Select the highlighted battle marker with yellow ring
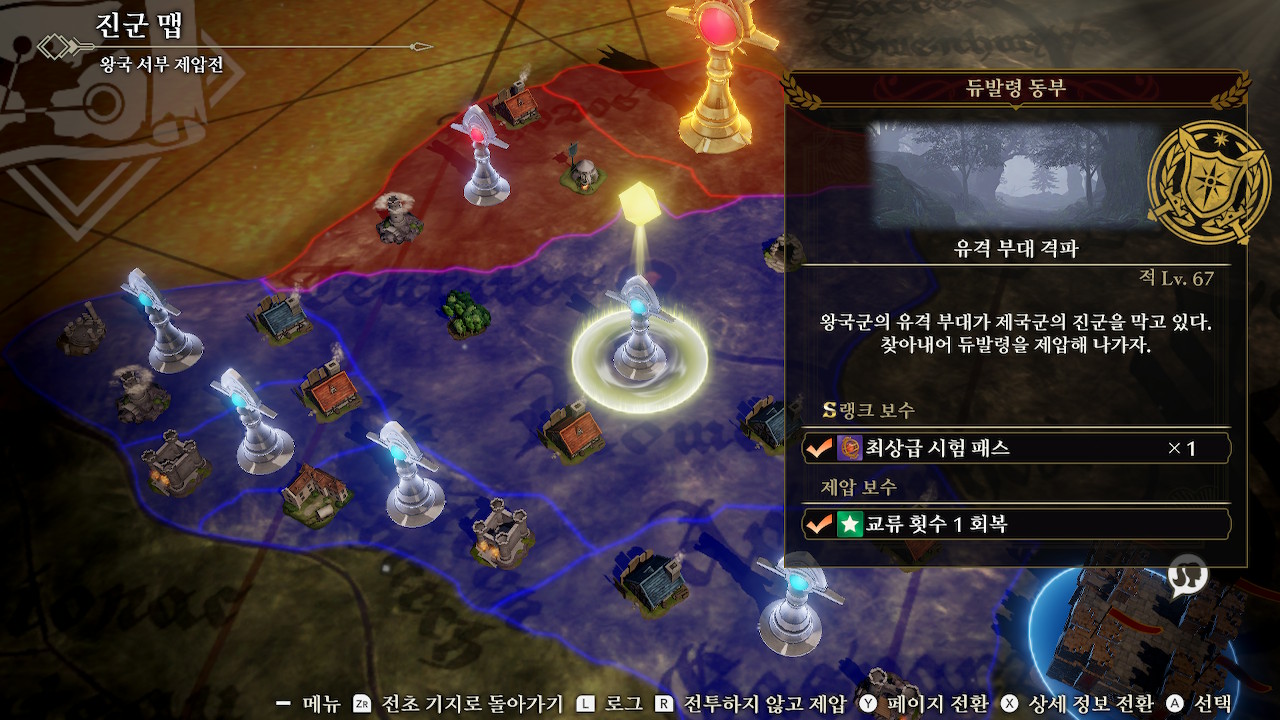1280x720 pixels. point(636,340)
